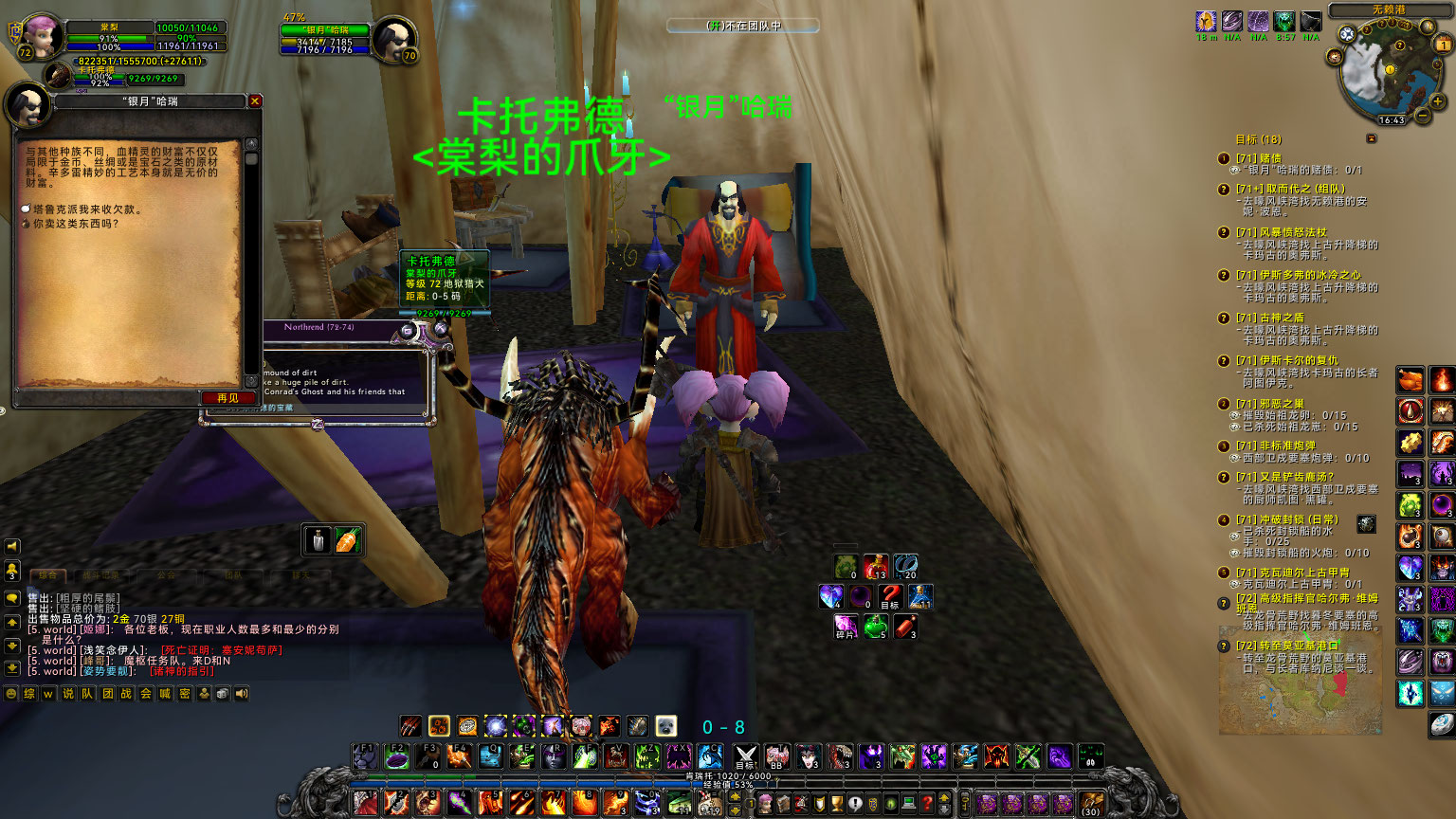This screenshot has height=819, width=1456.
Task: Toggle the voice speaker at the end of chat shortcuts
Action: (241, 693)
